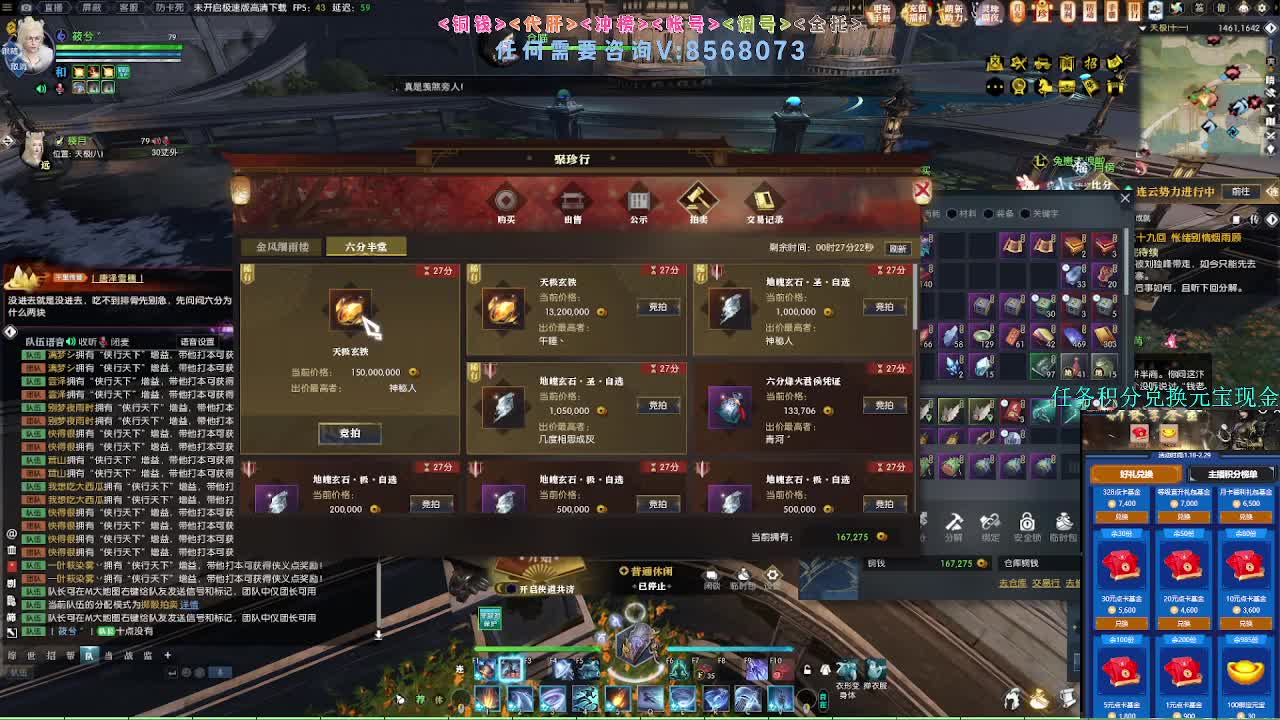
Task: Switch to the 六分半堂 tab
Action: [x=366, y=246]
